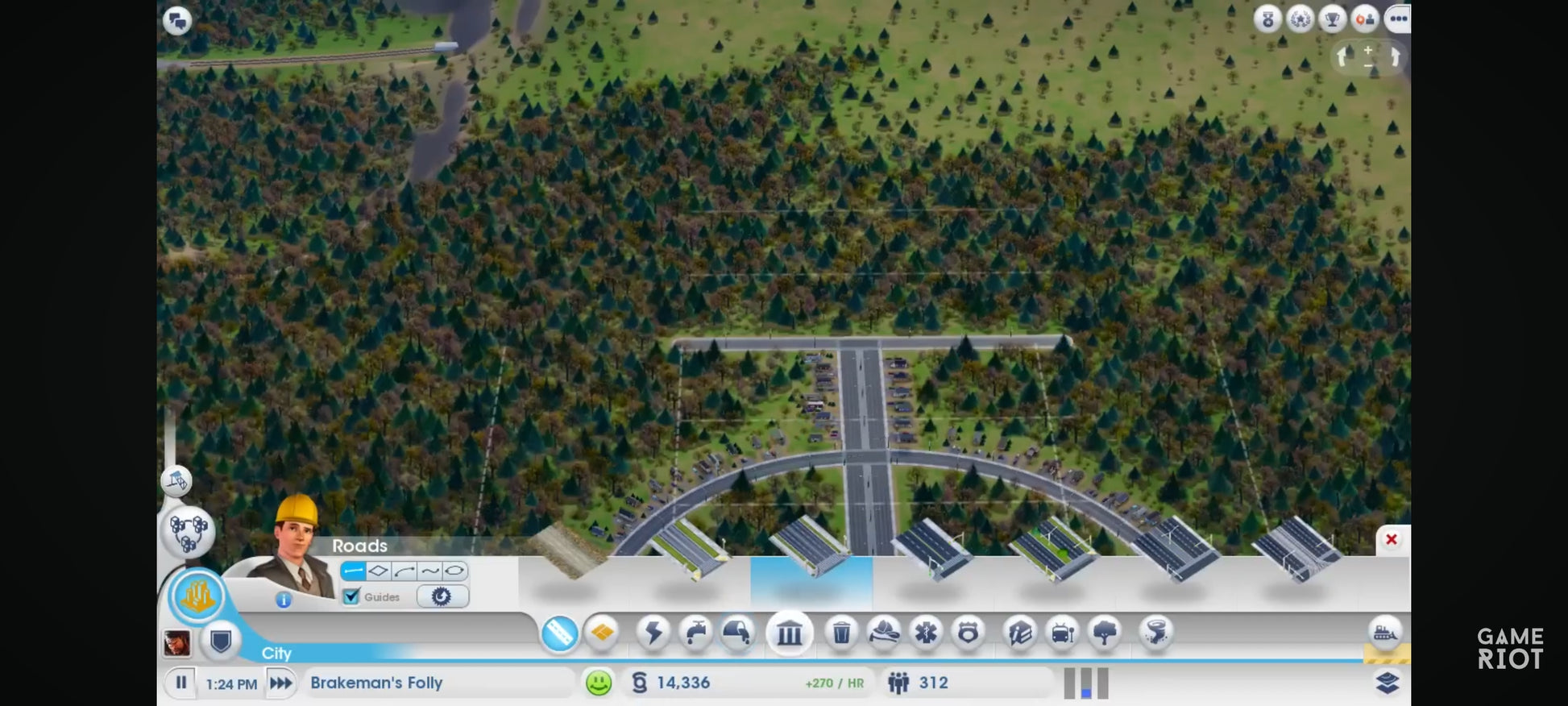Viewport: 1568px width, 706px height.
Task: Open the Parks tree menu
Action: pyautogui.click(x=1105, y=633)
